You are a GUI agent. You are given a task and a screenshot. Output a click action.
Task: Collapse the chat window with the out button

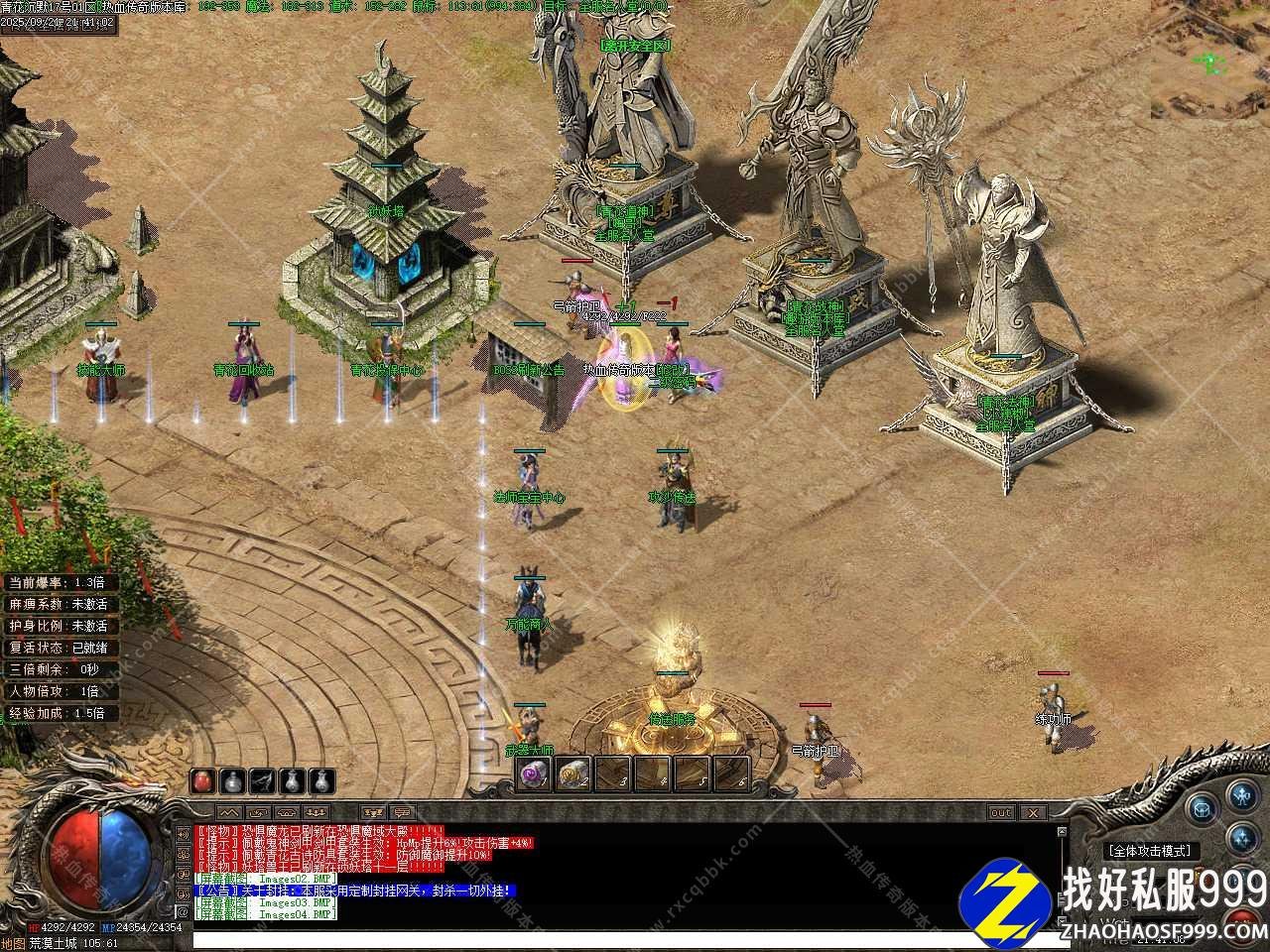click(x=1002, y=812)
